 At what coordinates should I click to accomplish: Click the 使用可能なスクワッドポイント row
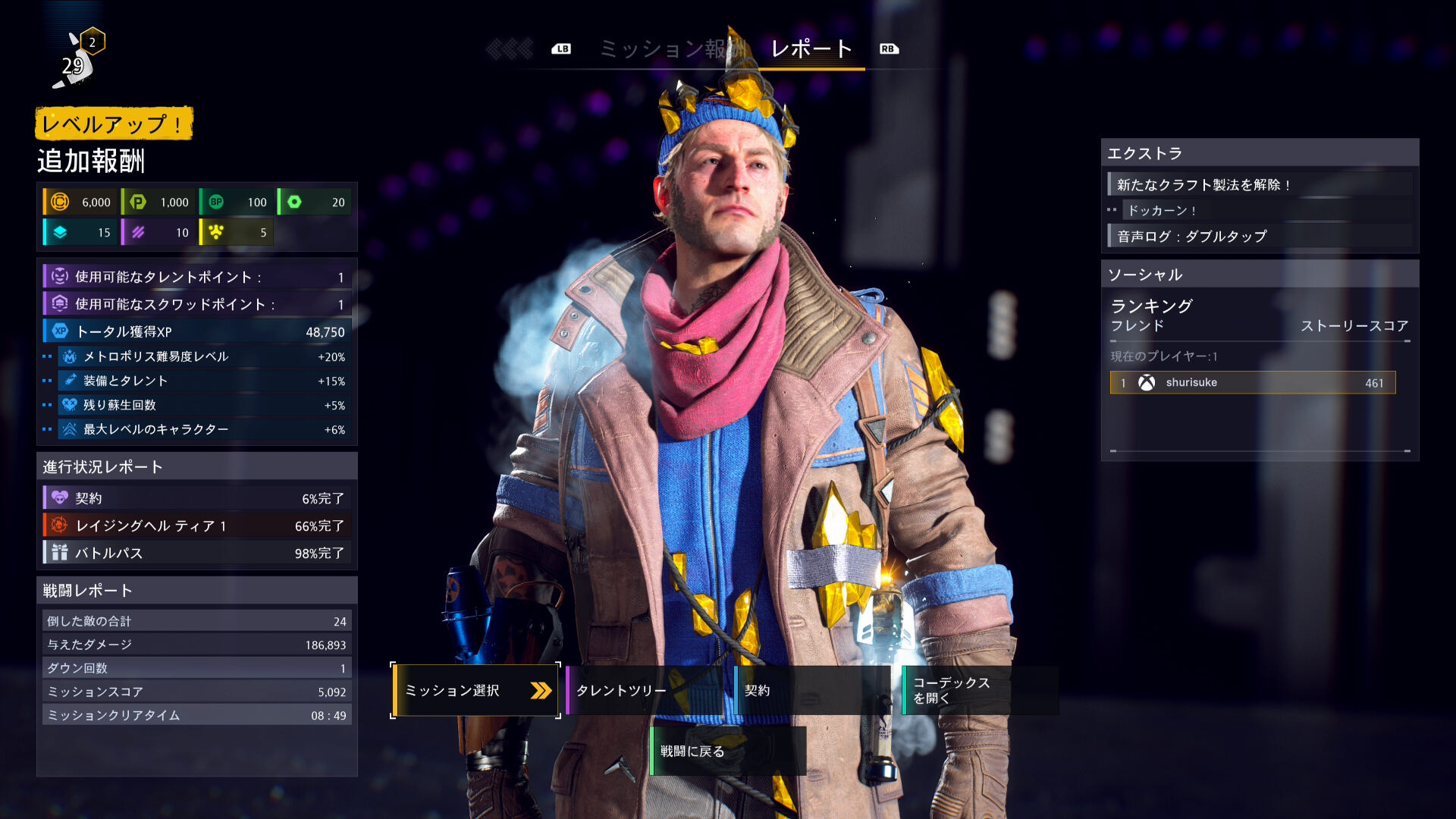pos(197,304)
